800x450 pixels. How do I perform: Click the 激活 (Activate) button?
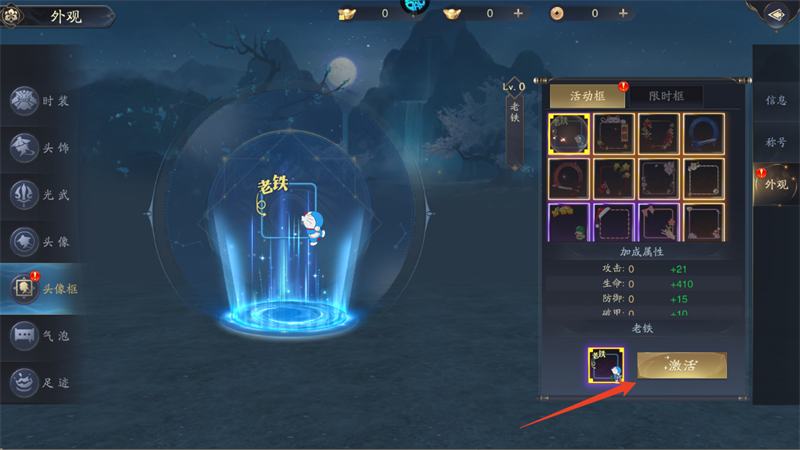point(682,365)
